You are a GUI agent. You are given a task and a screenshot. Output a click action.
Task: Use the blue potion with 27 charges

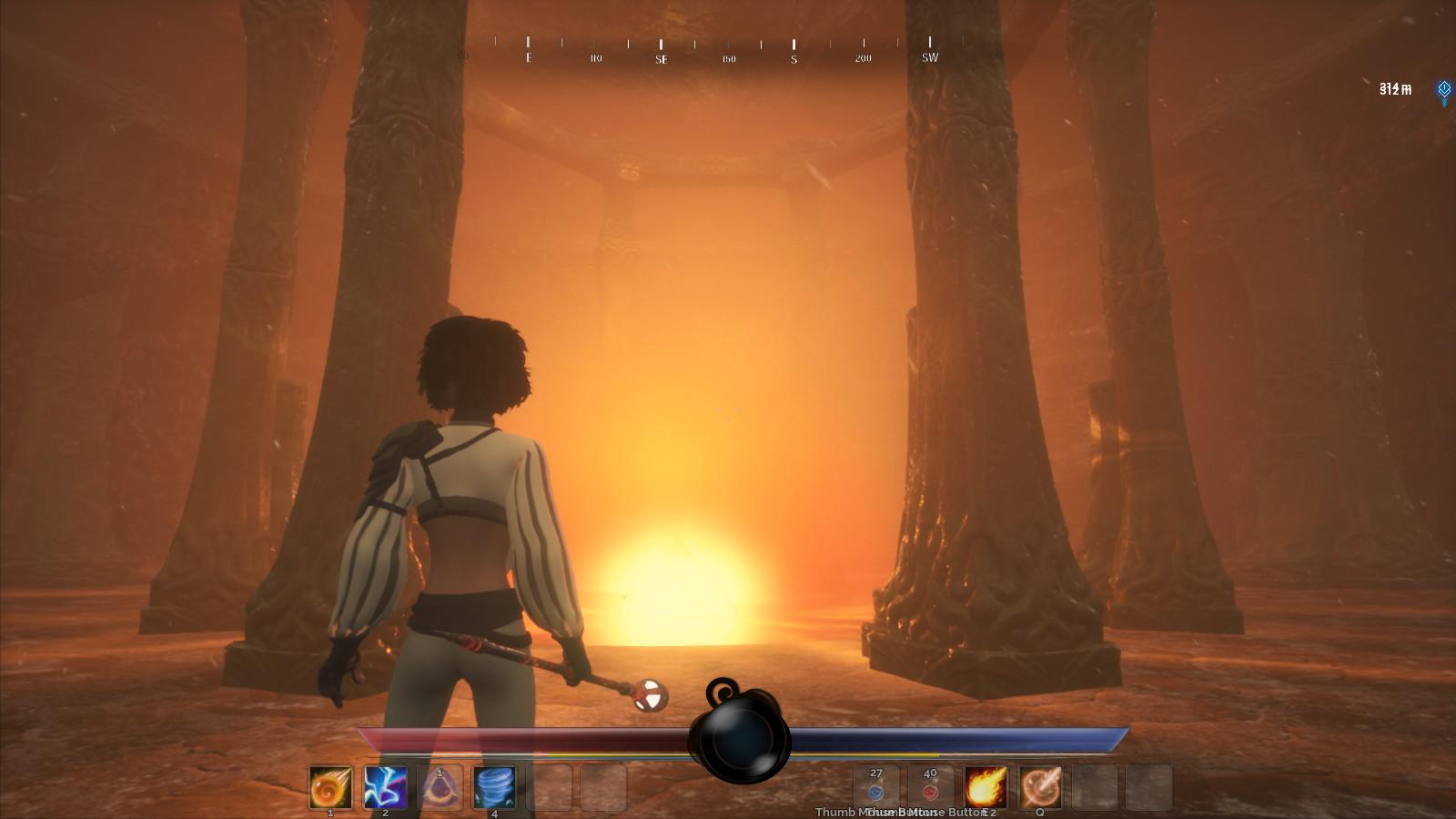tap(875, 786)
